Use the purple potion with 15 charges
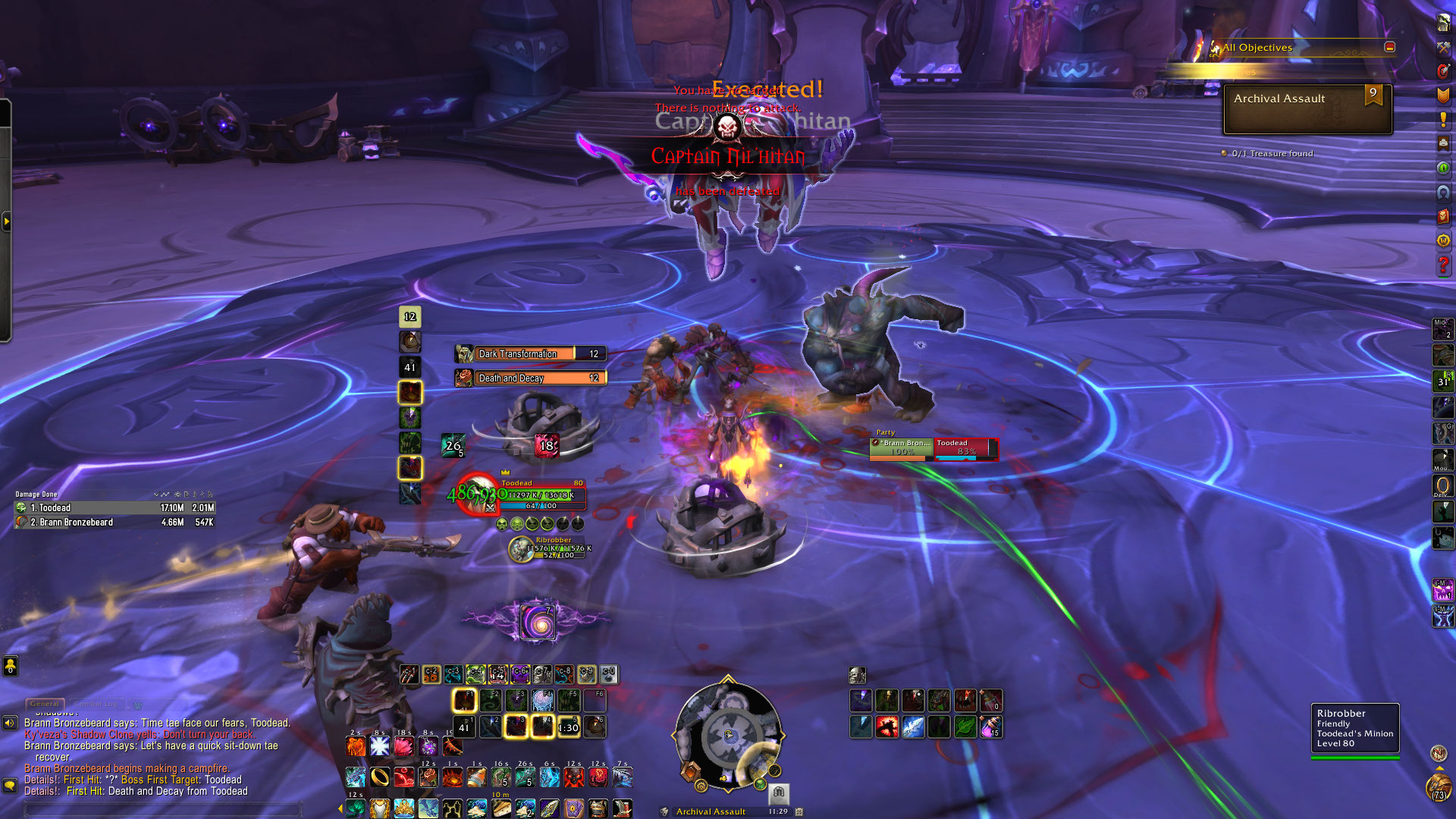Viewport: 1456px width, 819px height. 991,727
